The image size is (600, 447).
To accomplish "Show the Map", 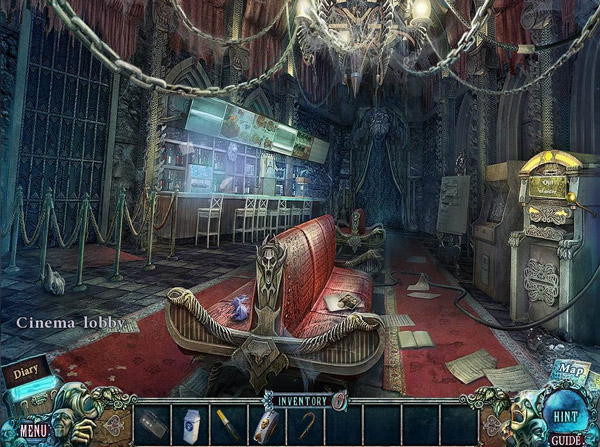I will click(x=571, y=372).
